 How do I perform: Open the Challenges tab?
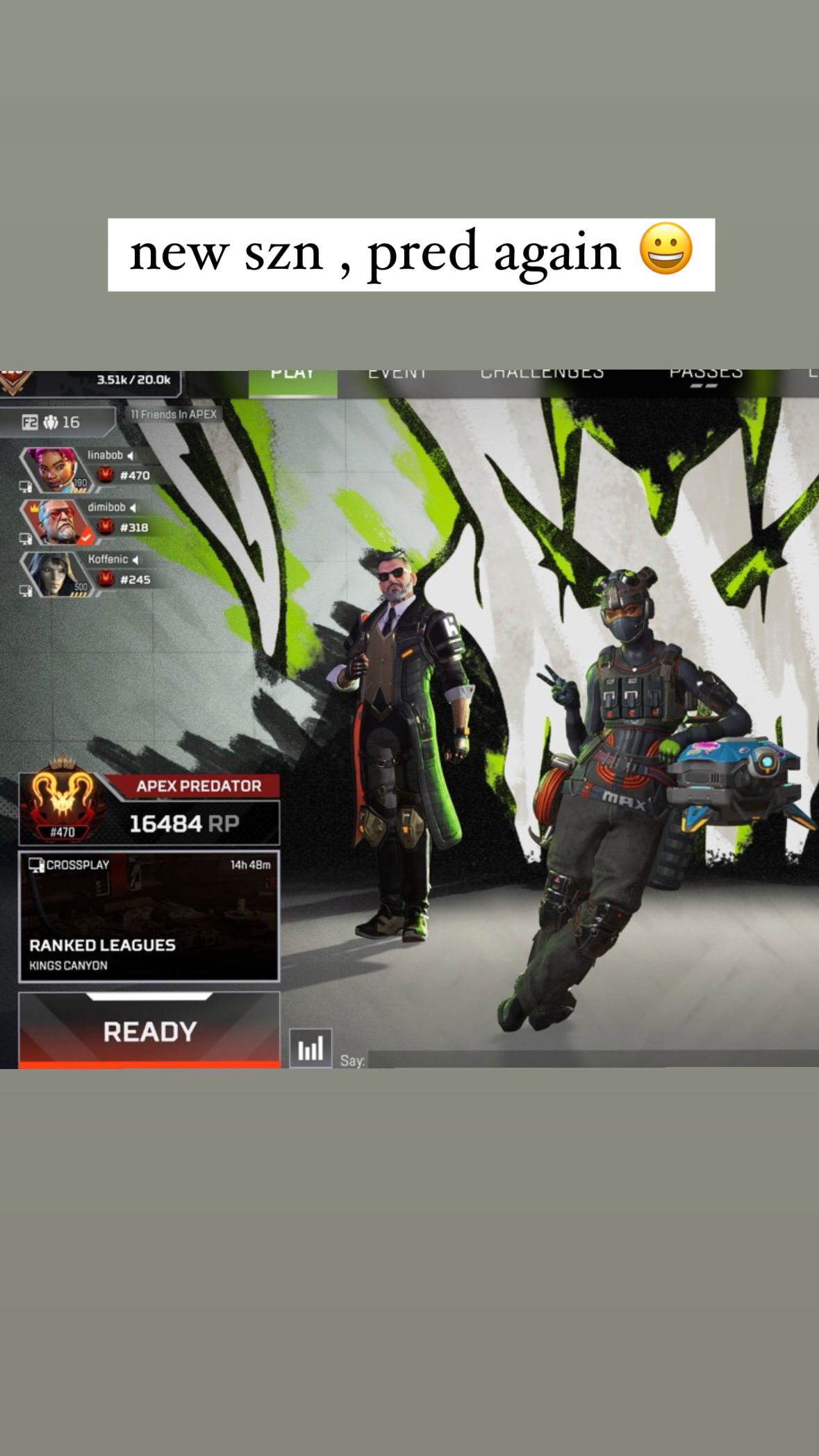coord(542,377)
